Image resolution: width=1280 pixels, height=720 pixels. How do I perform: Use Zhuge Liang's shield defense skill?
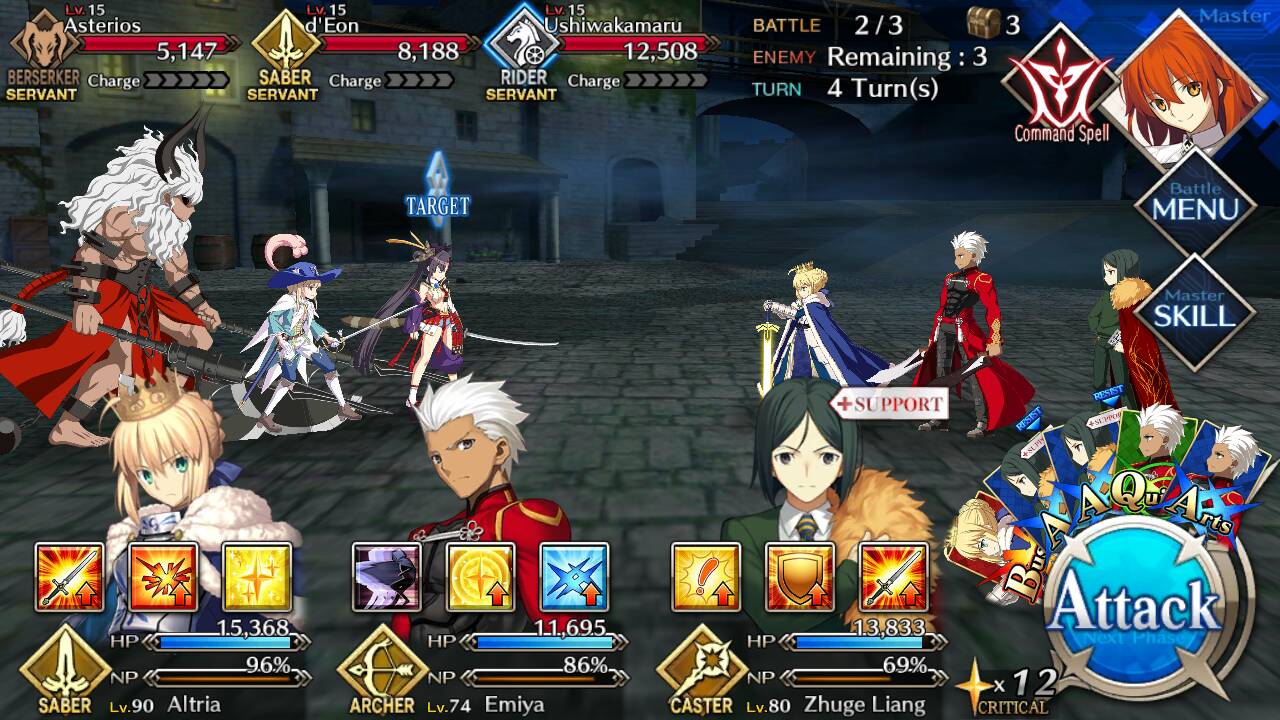(800, 577)
